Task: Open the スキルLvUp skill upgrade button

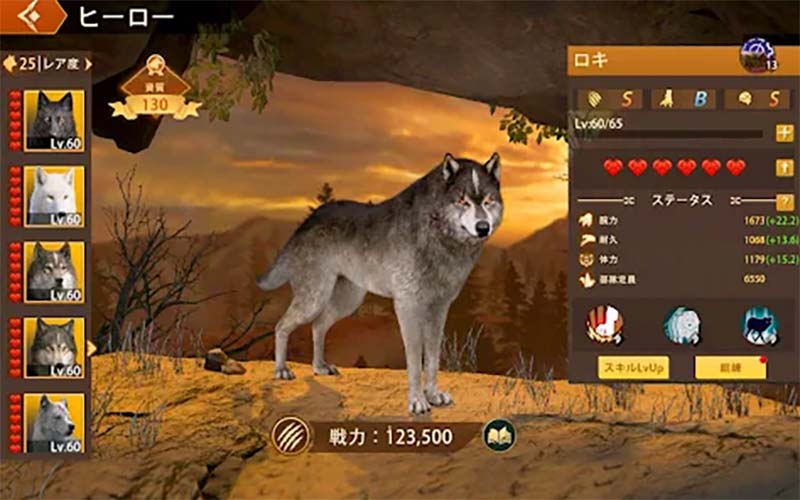Action: pos(633,367)
